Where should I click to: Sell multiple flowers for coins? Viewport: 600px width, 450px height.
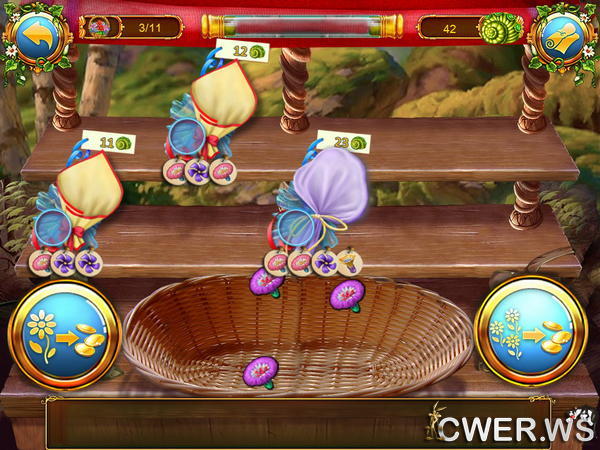(531, 333)
